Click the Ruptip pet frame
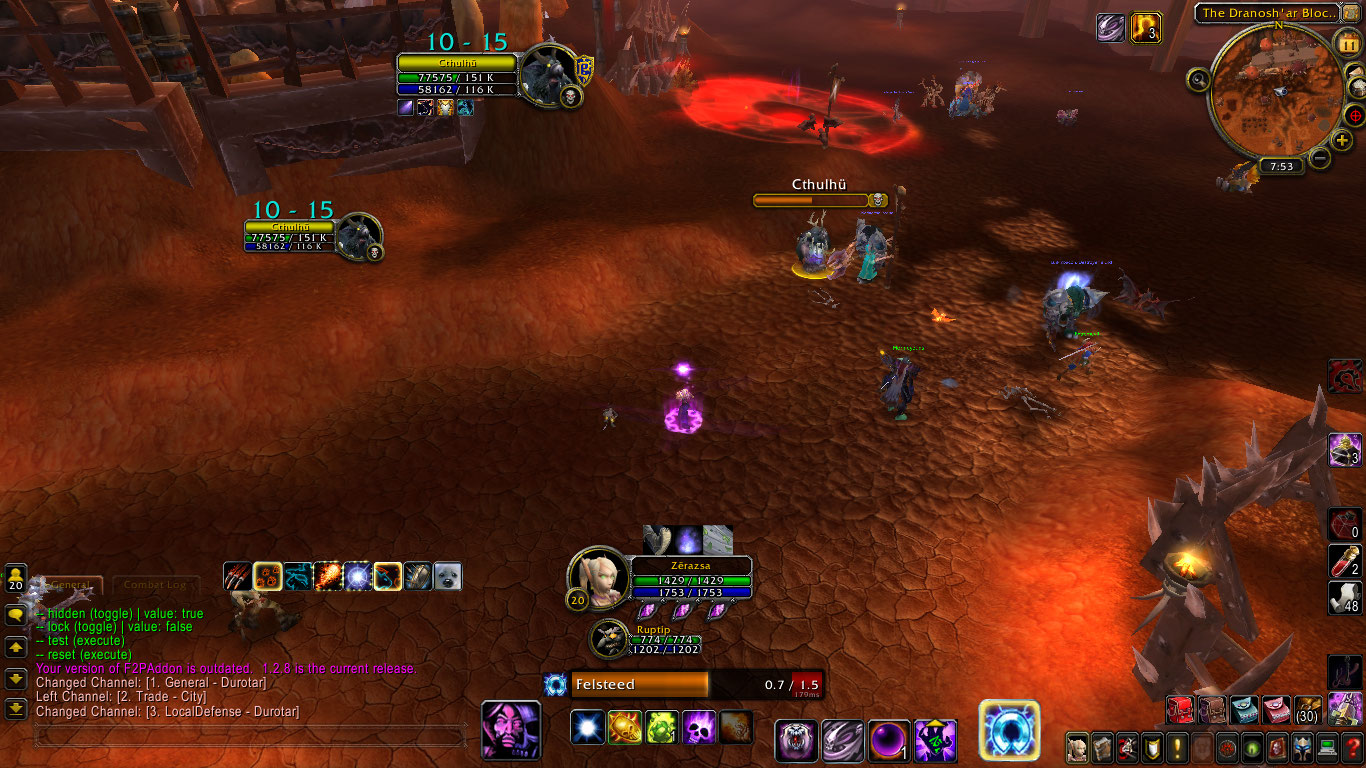This screenshot has width=1366, height=768. (608, 638)
